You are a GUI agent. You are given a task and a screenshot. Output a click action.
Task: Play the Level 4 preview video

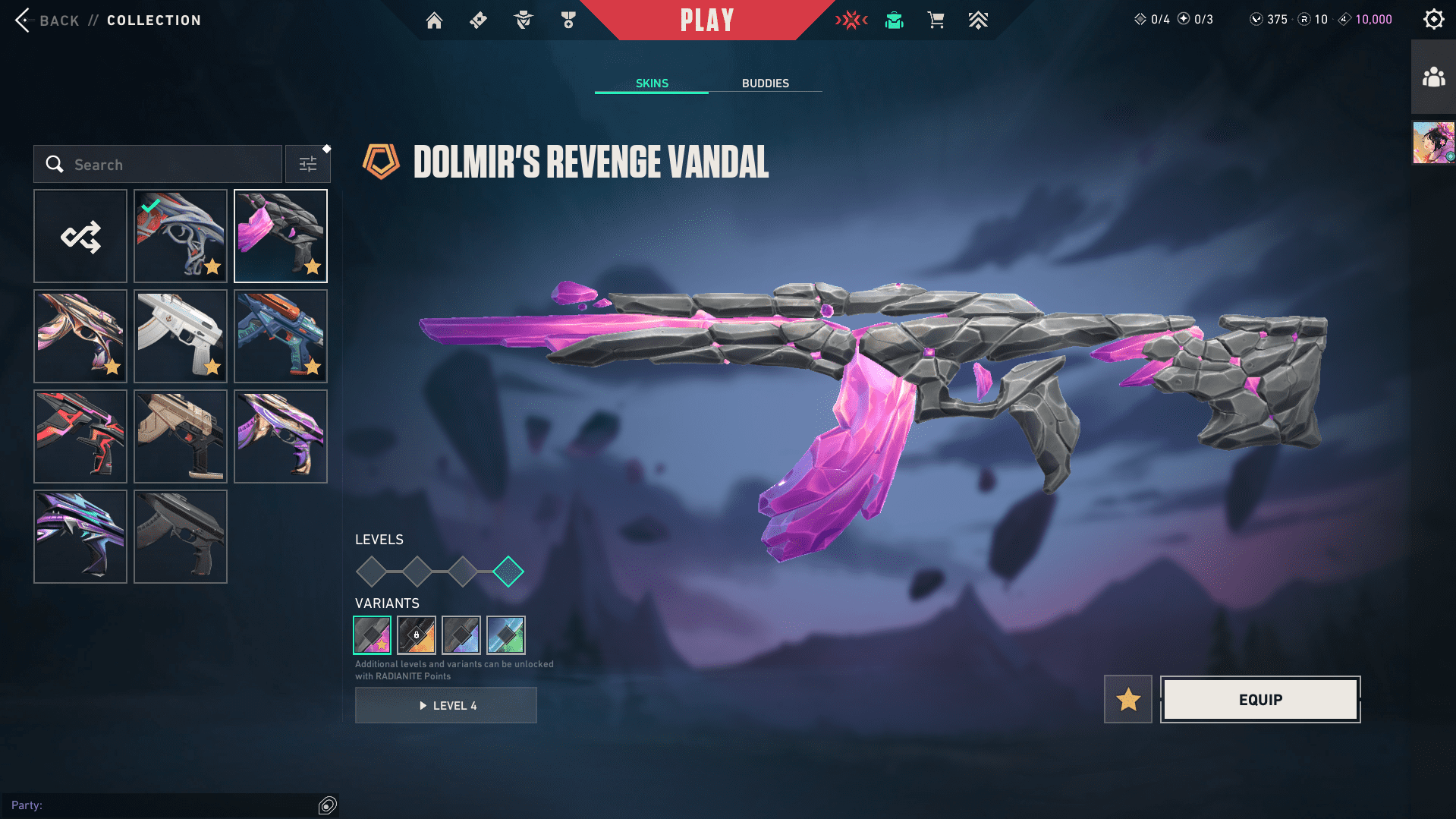click(x=446, y=706)
